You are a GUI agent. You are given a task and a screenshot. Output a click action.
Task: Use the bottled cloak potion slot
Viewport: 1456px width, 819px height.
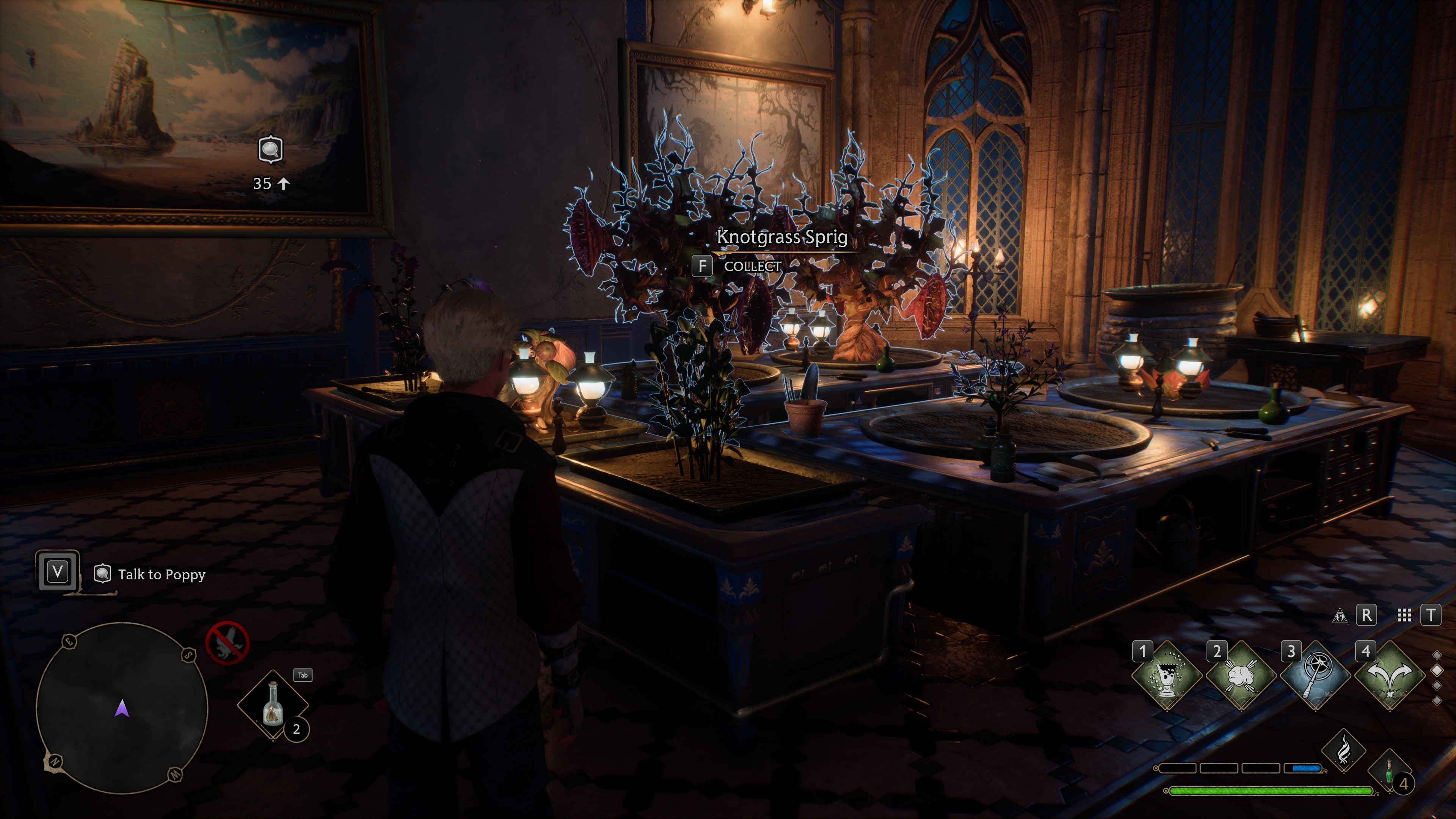coord(273,704)
